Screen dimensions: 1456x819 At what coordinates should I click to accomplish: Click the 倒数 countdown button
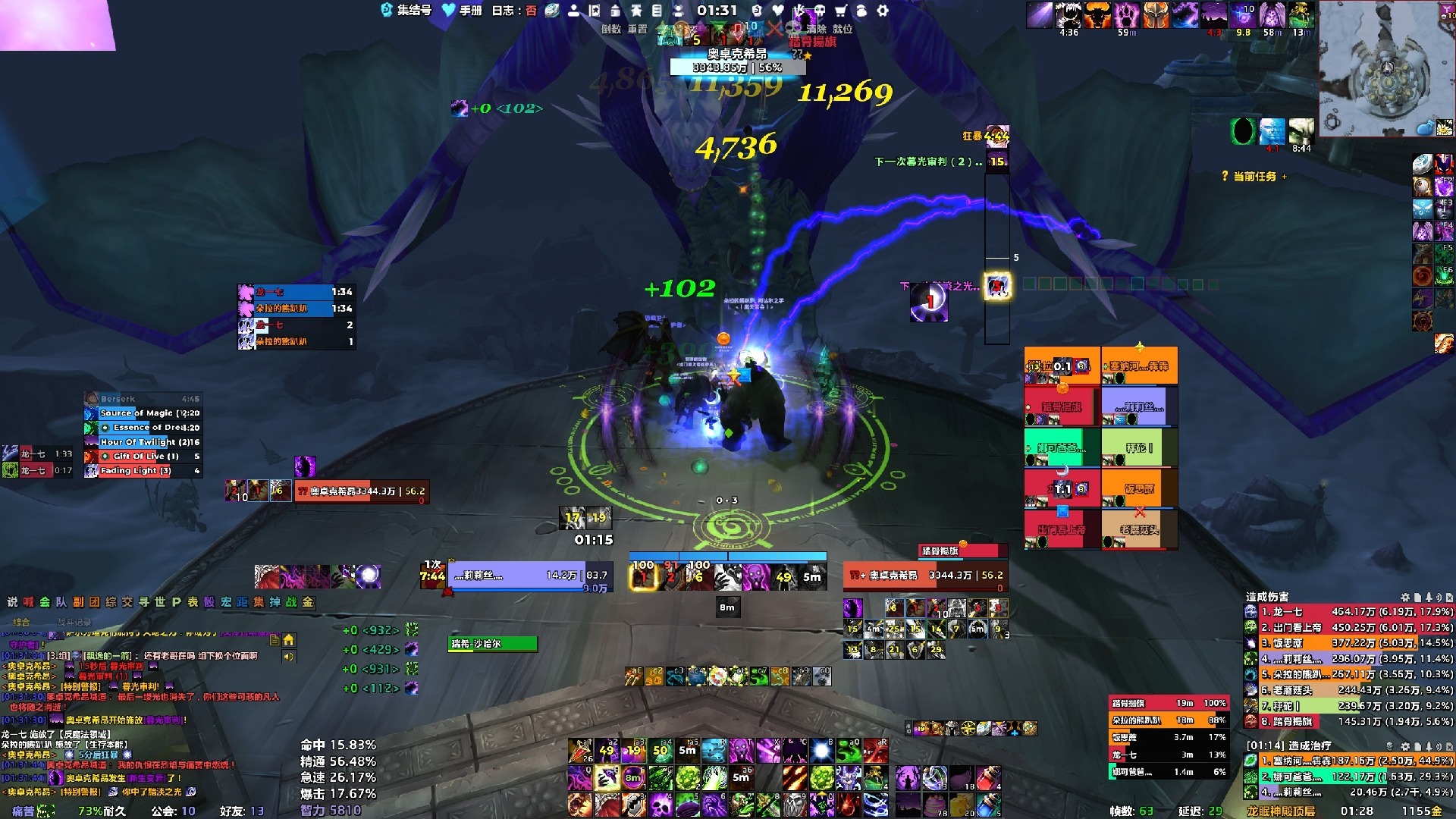[611, 29]
